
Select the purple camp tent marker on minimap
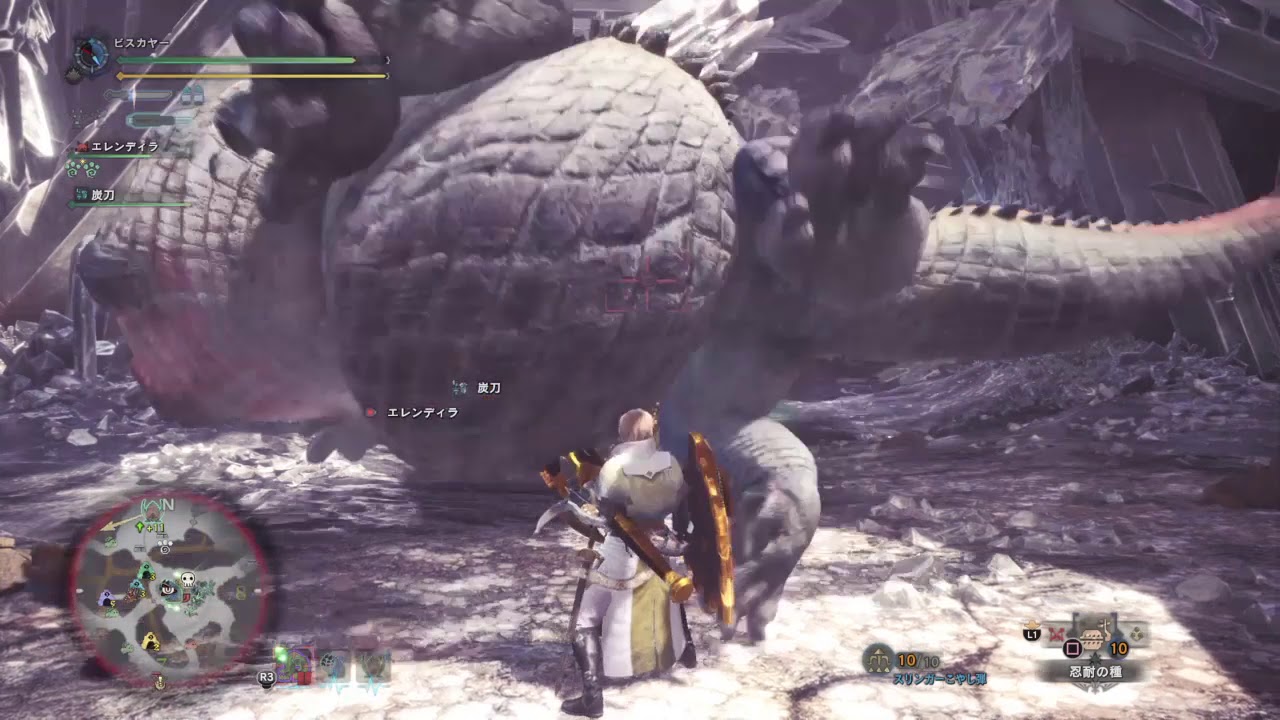point(105,598)
